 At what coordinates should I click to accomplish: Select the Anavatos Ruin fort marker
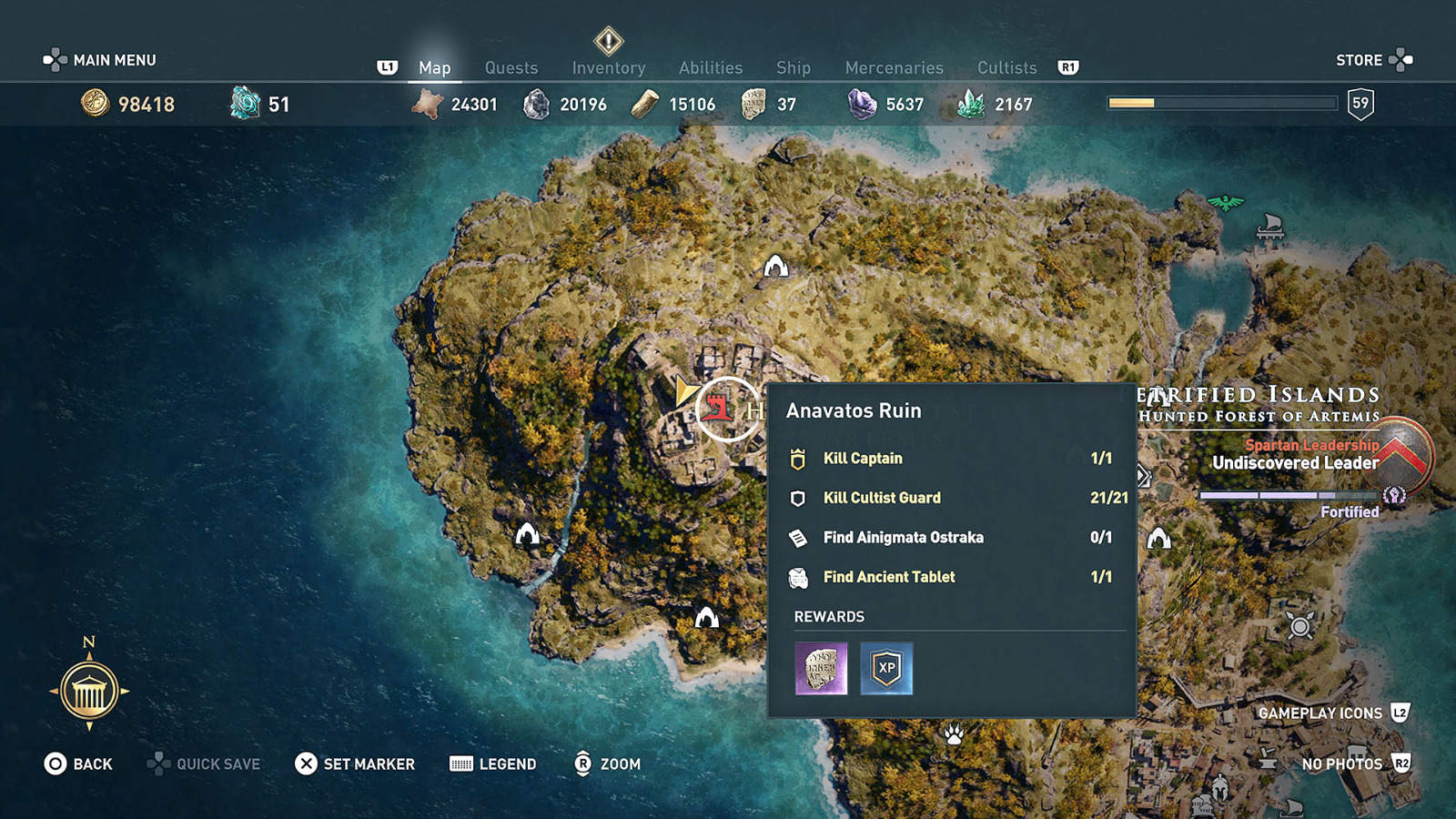pyautogui.click(x=719, y=408)
